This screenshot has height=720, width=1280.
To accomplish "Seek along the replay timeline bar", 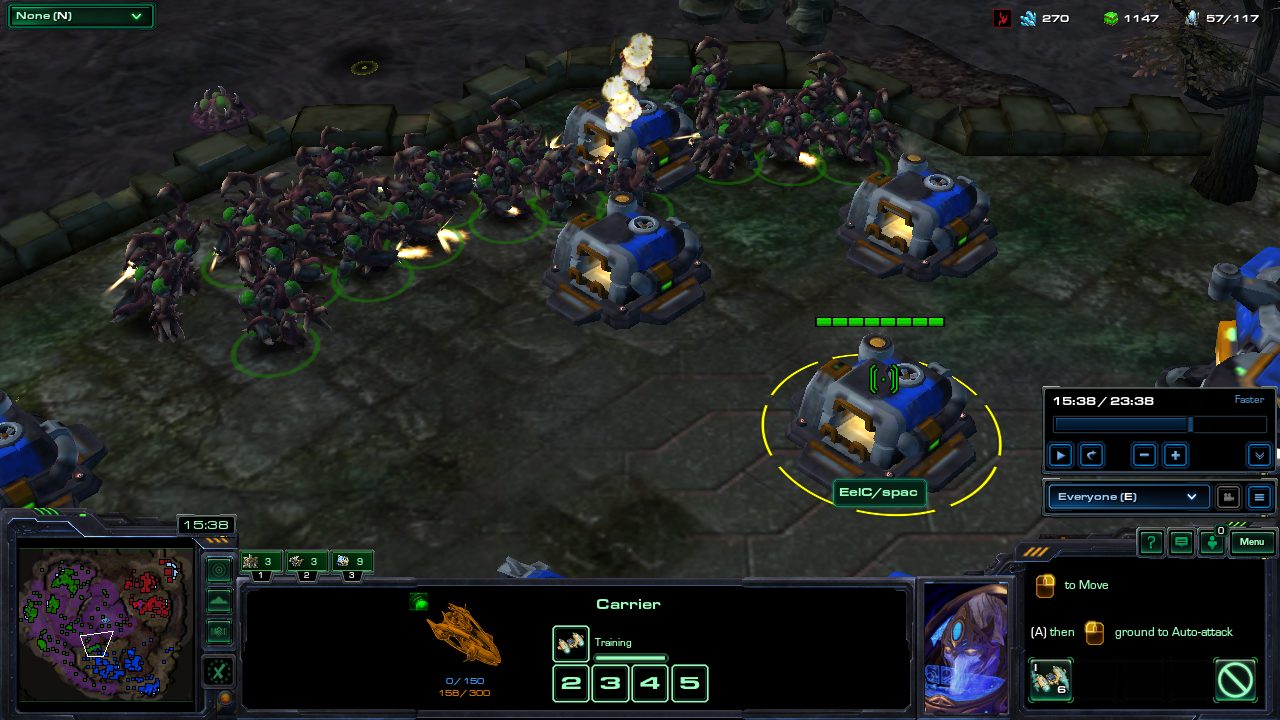I will [1160, 425].
